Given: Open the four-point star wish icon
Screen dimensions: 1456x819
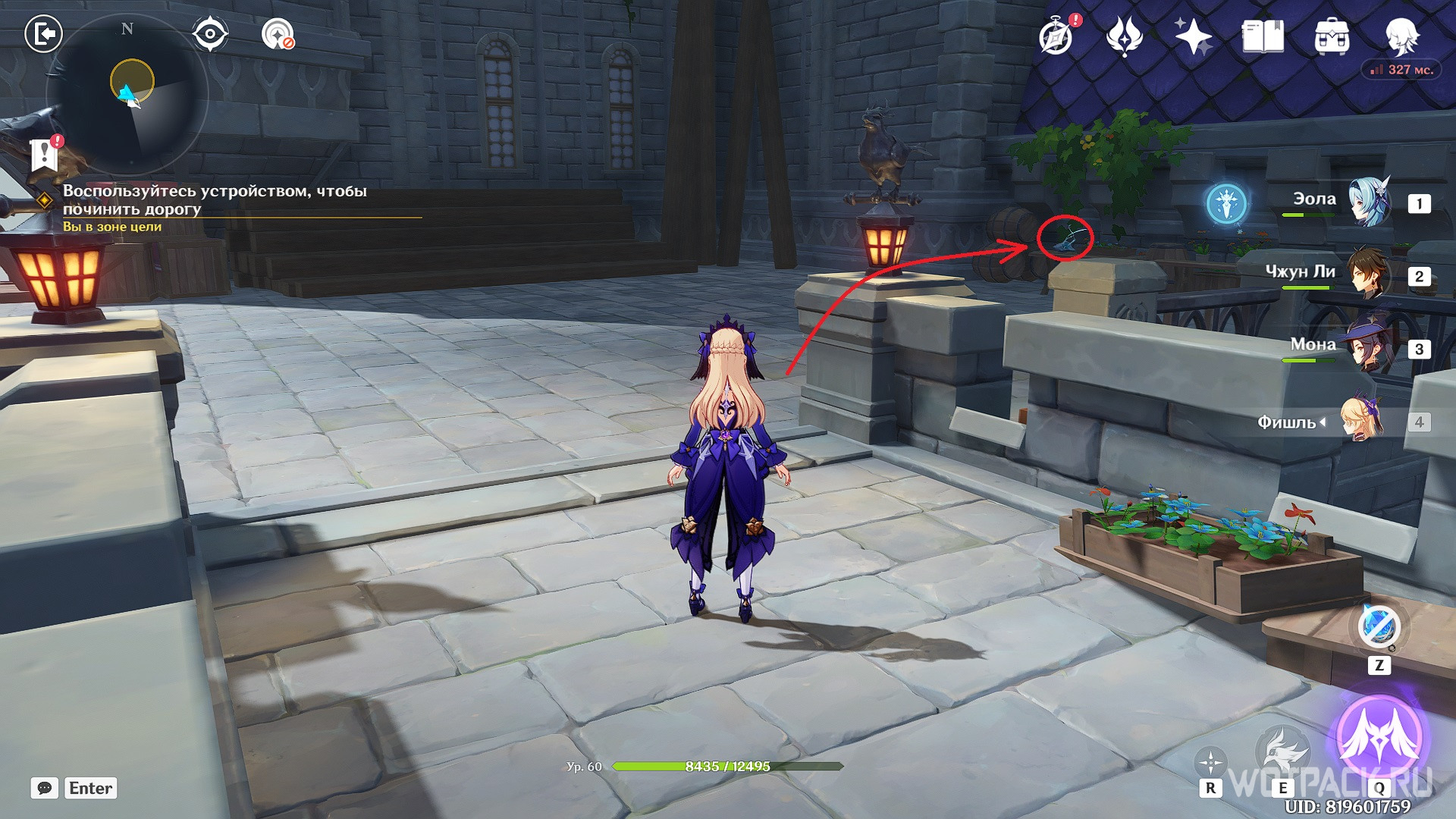Looking at the screenshot, I should (1192, 36).
